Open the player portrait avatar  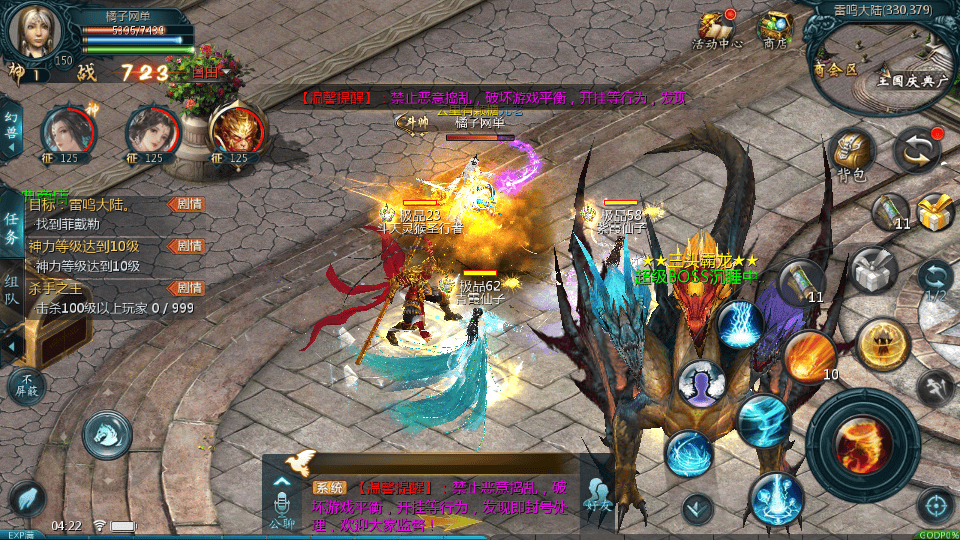click(34, 31)
